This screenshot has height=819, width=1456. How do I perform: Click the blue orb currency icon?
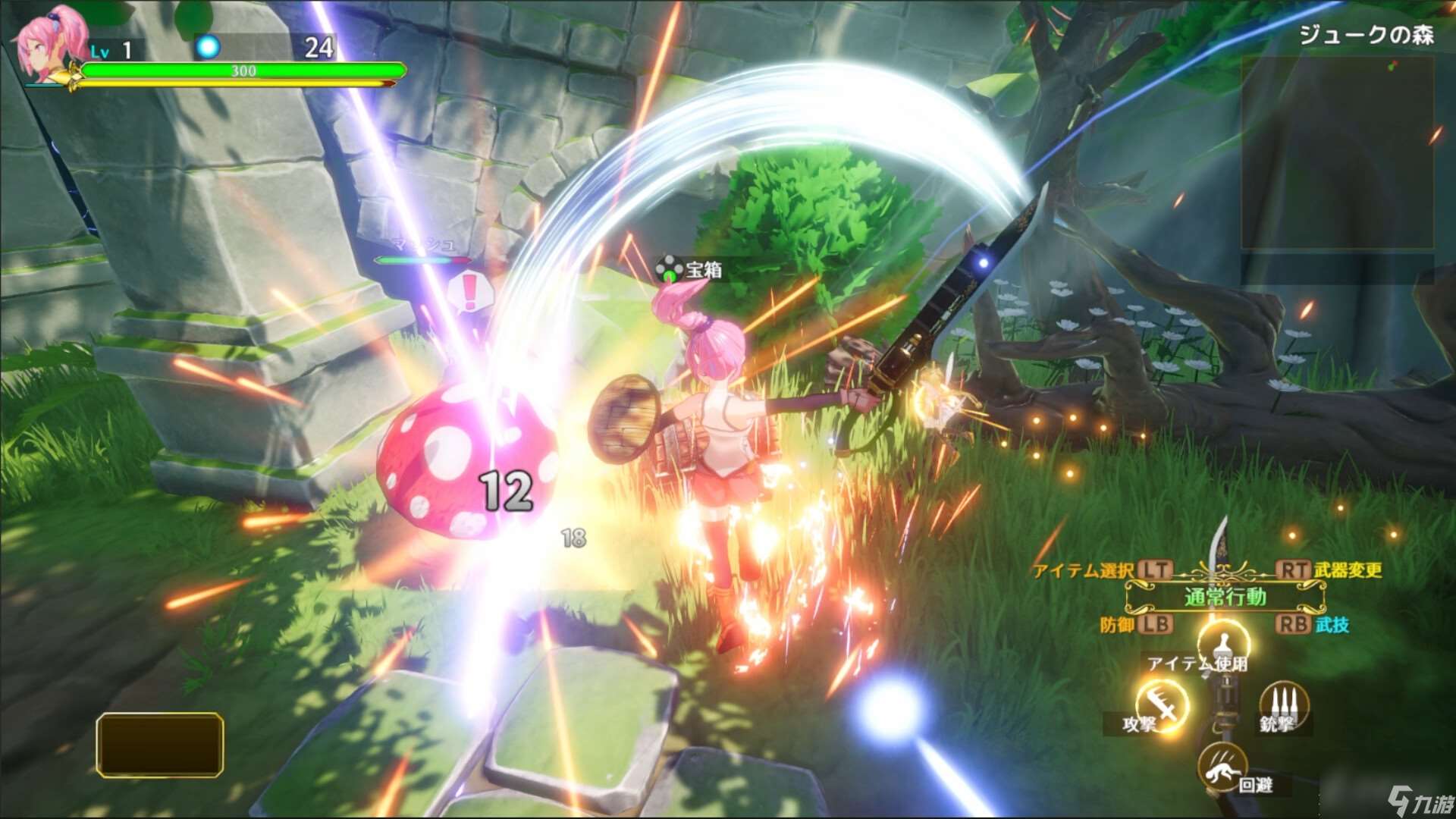[x=208, y=47]
